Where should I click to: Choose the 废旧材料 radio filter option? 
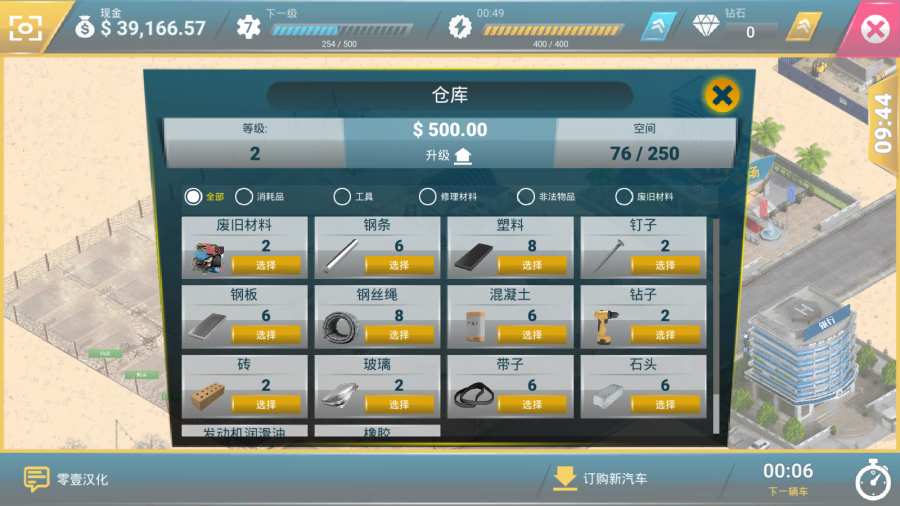click(624, 197)
